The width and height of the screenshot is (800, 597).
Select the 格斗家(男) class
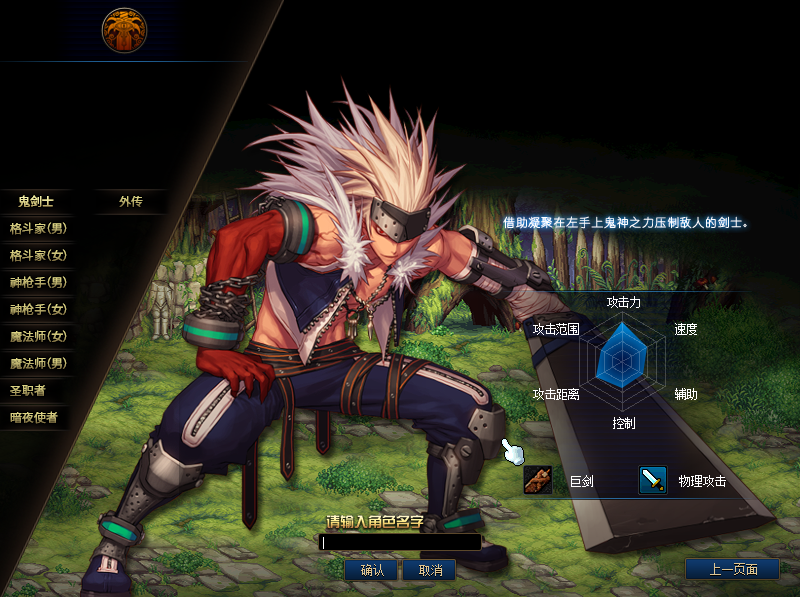point(36,228)
